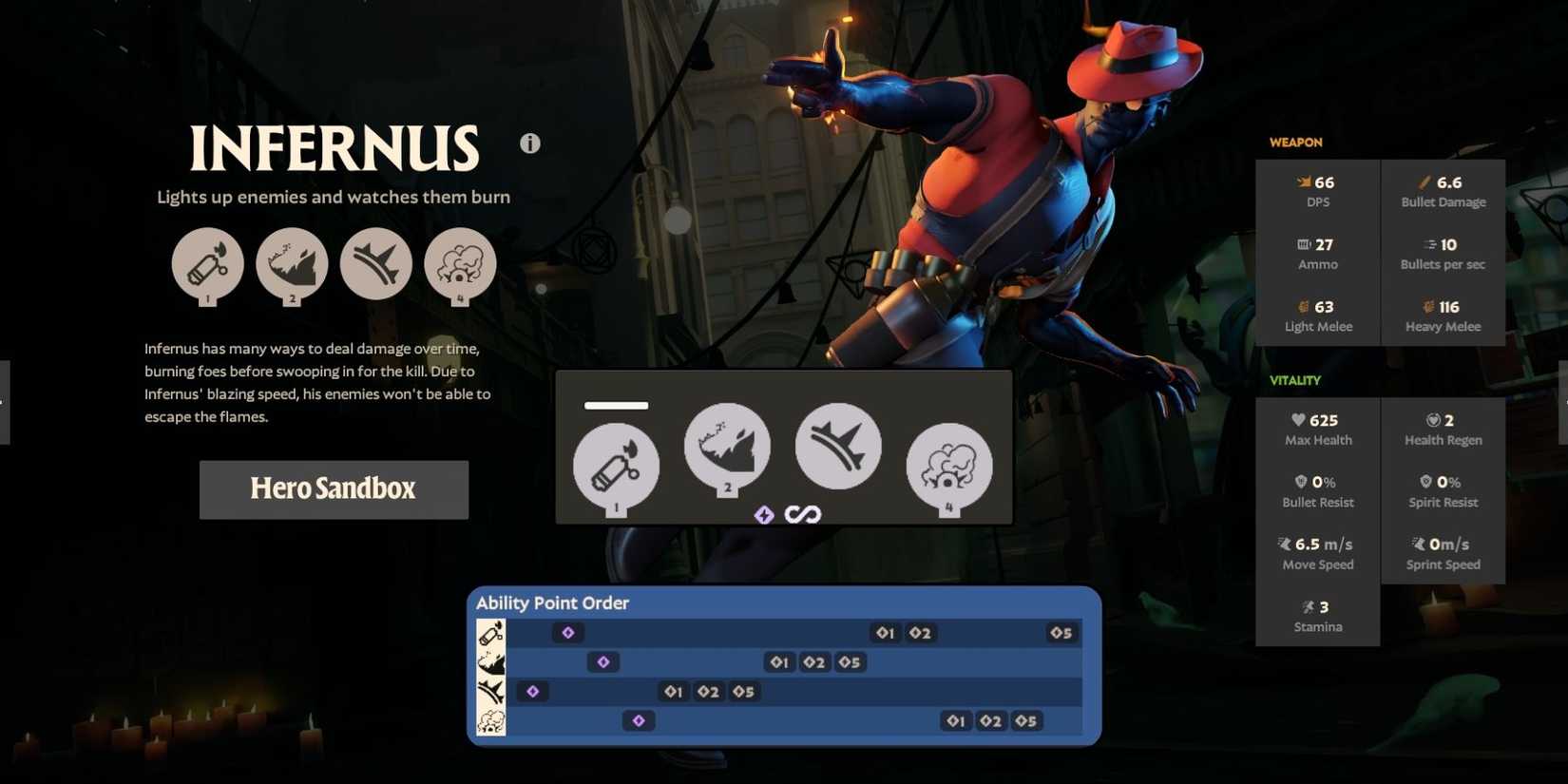Click the Catalyst icon beside the first ability row
This screenshot has height=784, width=1568.
tap(490, 632)
